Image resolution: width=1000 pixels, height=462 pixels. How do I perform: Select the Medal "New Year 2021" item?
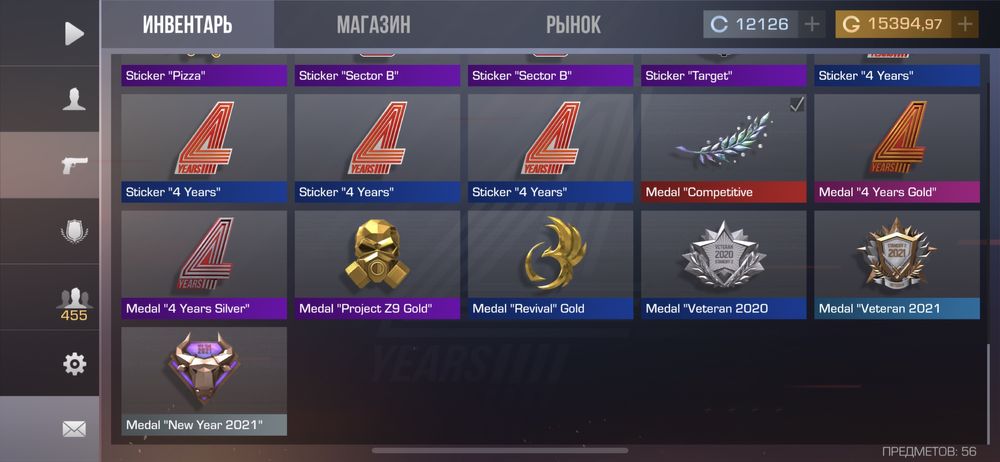point(204,380)
